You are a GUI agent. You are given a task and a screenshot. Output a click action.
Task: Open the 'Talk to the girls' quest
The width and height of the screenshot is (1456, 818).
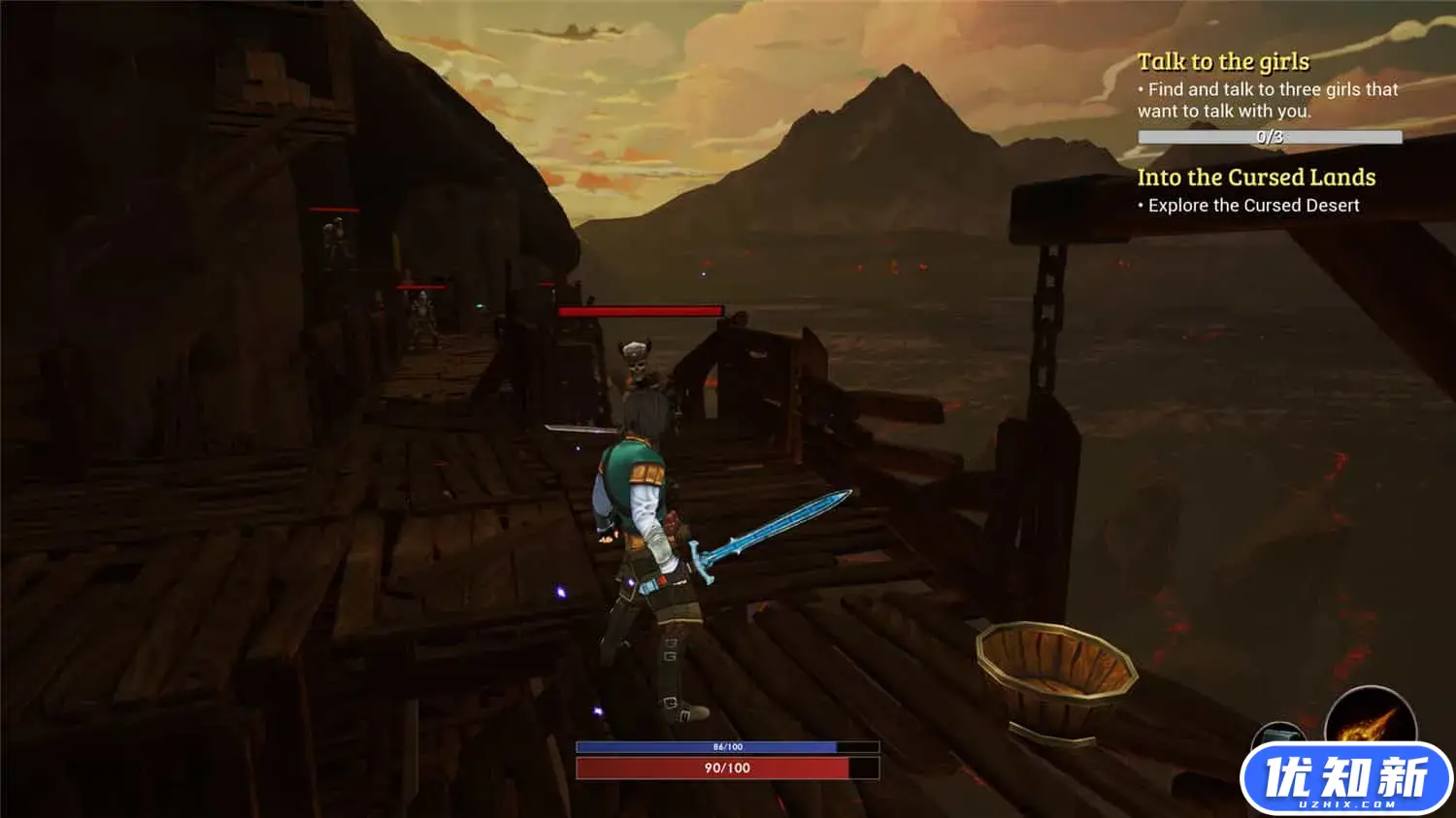1223,62
